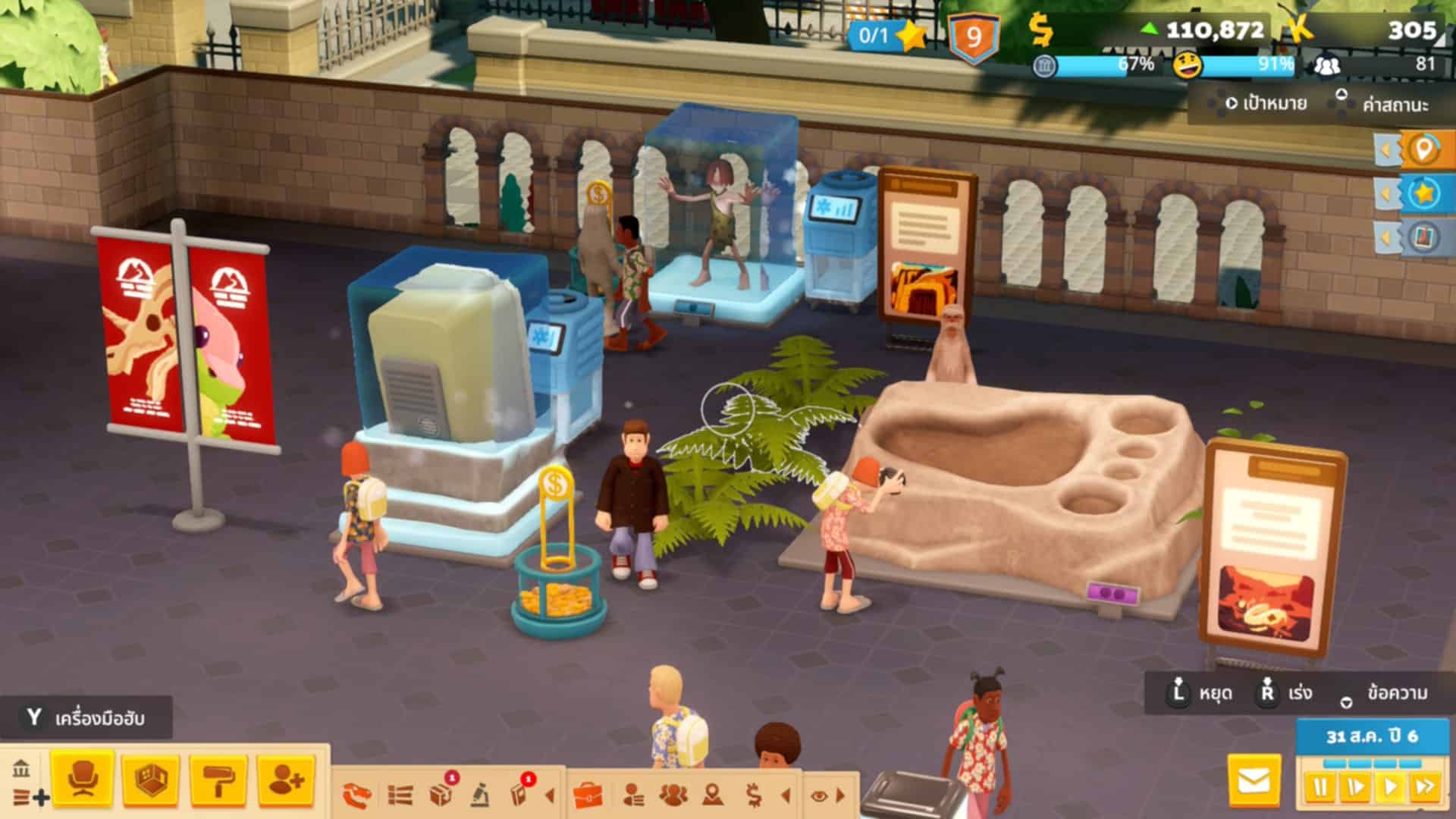The height and width of the screenshot is (819, 1456).
Task: Open the envelope messages button
Action: [x=1254, y=780]
